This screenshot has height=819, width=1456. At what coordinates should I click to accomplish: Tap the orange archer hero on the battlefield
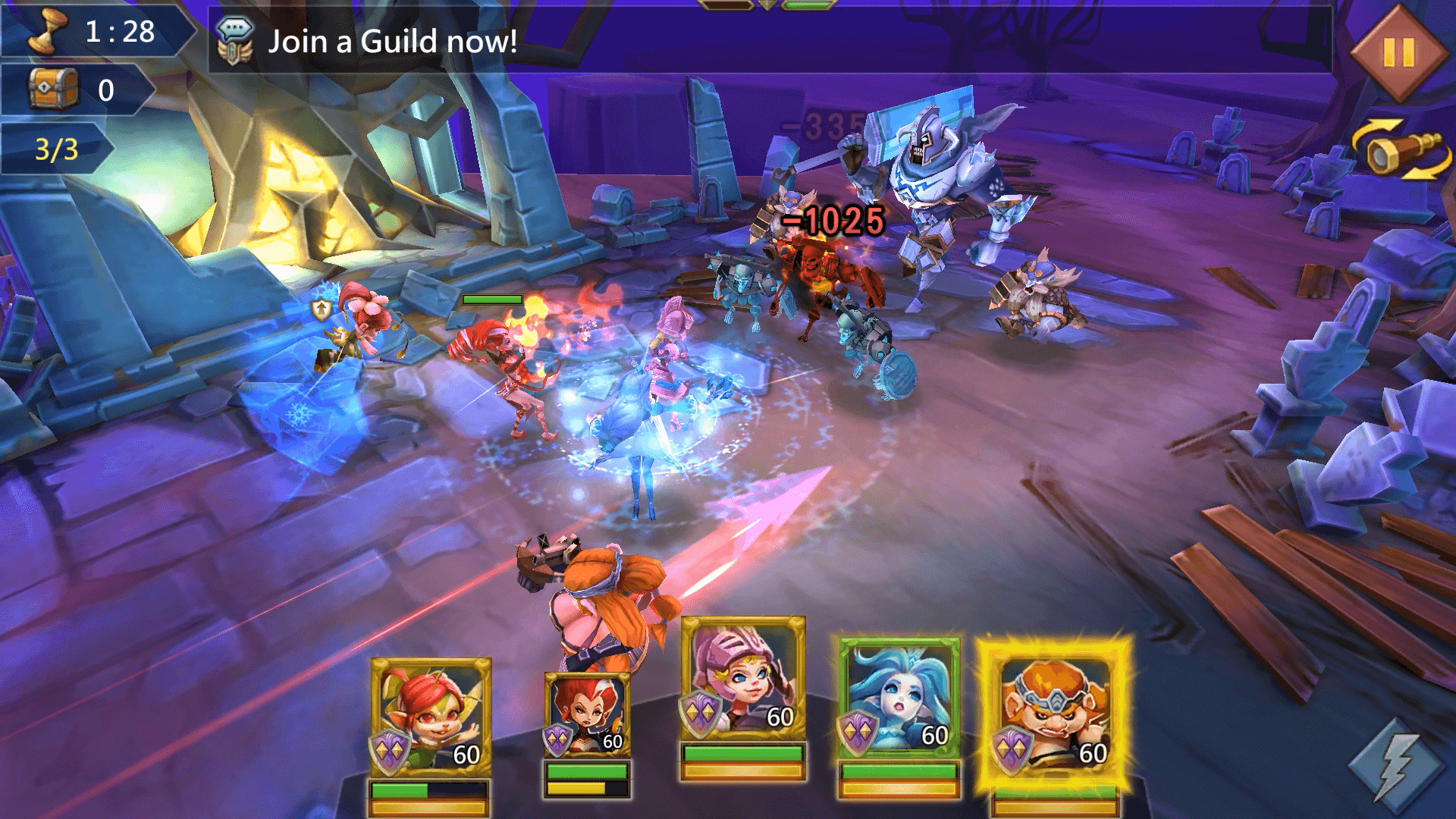coord(599,599)
